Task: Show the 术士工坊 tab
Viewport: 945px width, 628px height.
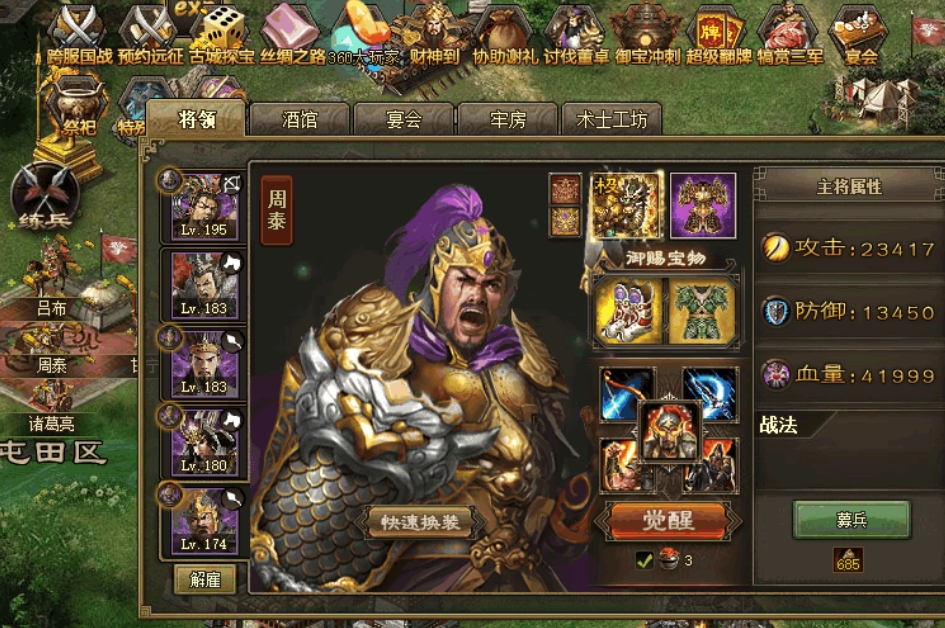Action: [612, 120]
